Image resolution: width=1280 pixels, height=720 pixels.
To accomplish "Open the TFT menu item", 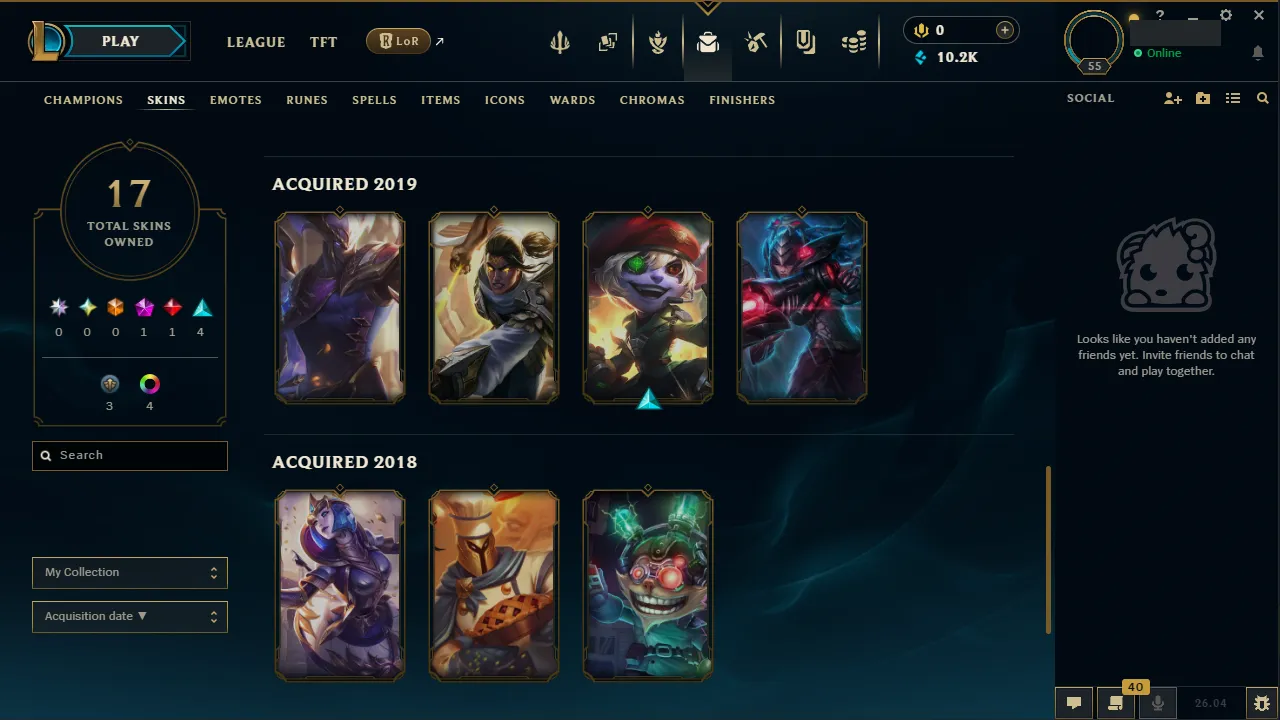I will click(323, 42).
